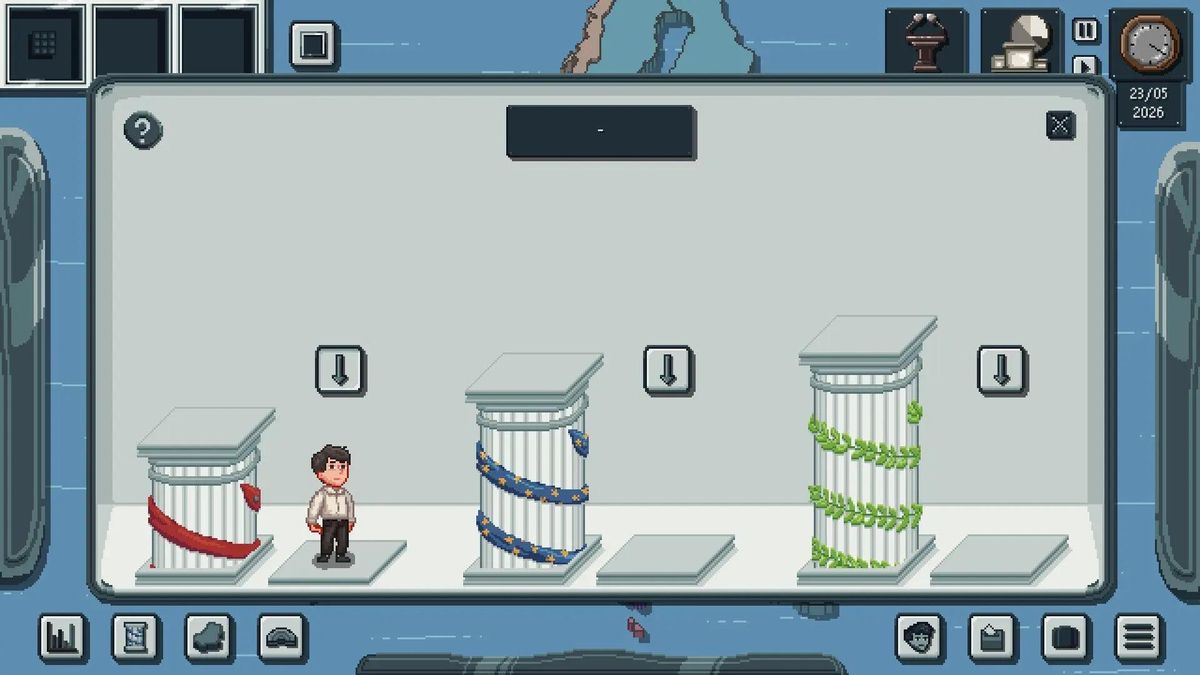Click the wall clock icon
The width and height of the screenshot is (1200, 675).
1149,43
